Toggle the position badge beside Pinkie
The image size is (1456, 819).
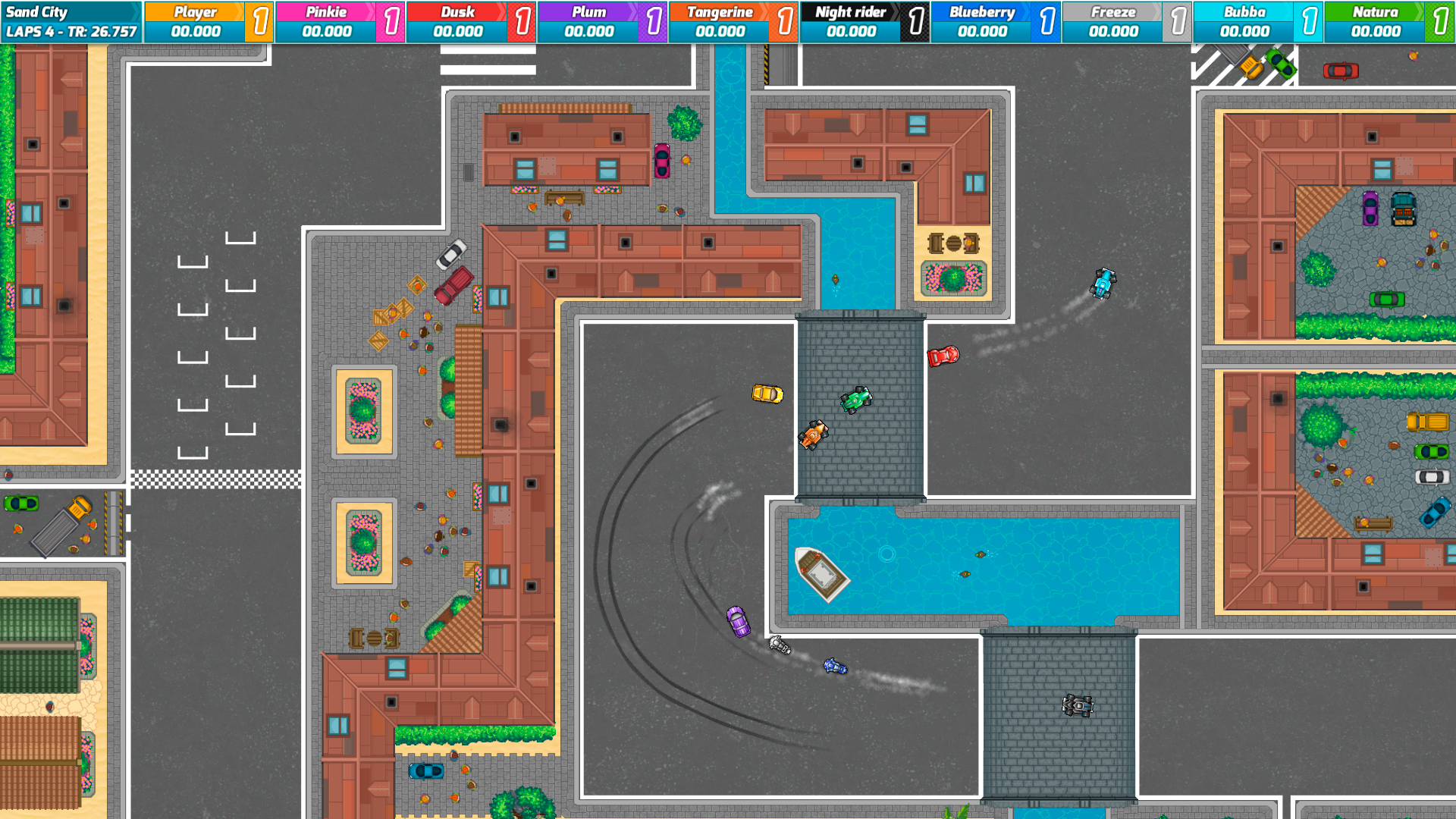391,23
